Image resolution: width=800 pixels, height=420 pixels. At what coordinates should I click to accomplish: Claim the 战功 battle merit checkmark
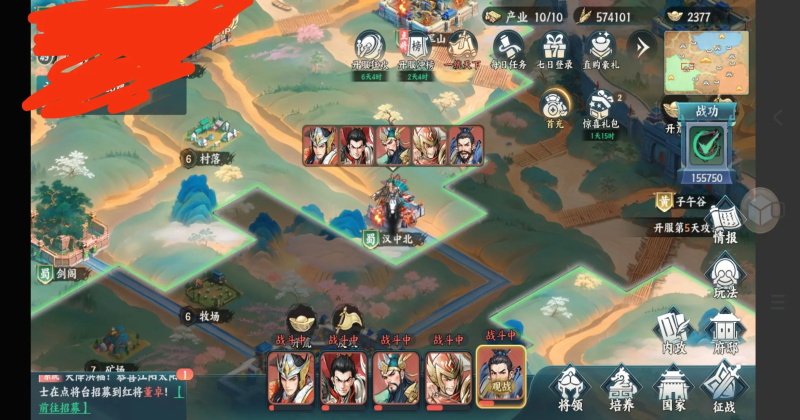point(708,148)
